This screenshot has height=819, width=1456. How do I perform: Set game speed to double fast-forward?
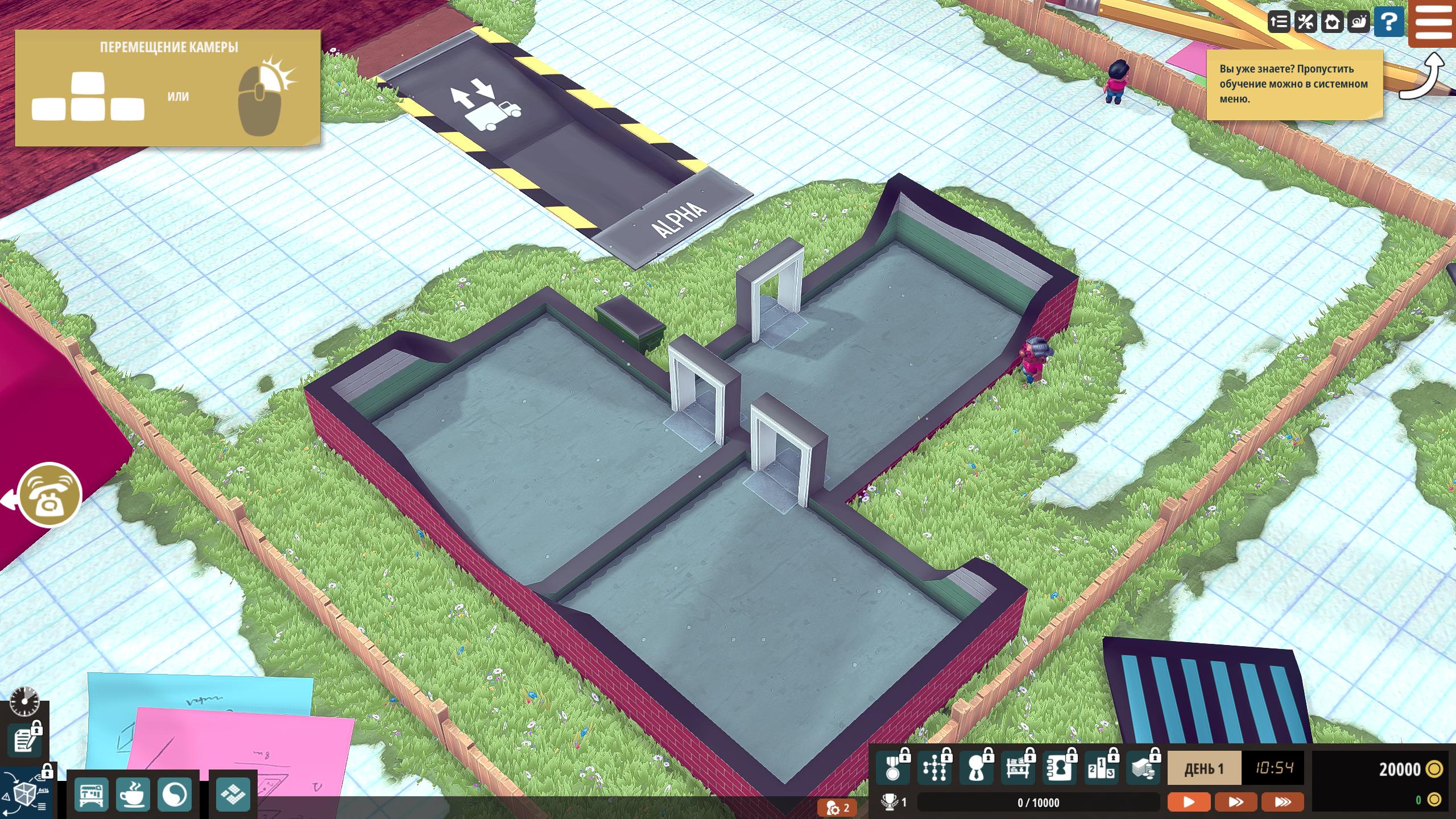coord(1235,802)
